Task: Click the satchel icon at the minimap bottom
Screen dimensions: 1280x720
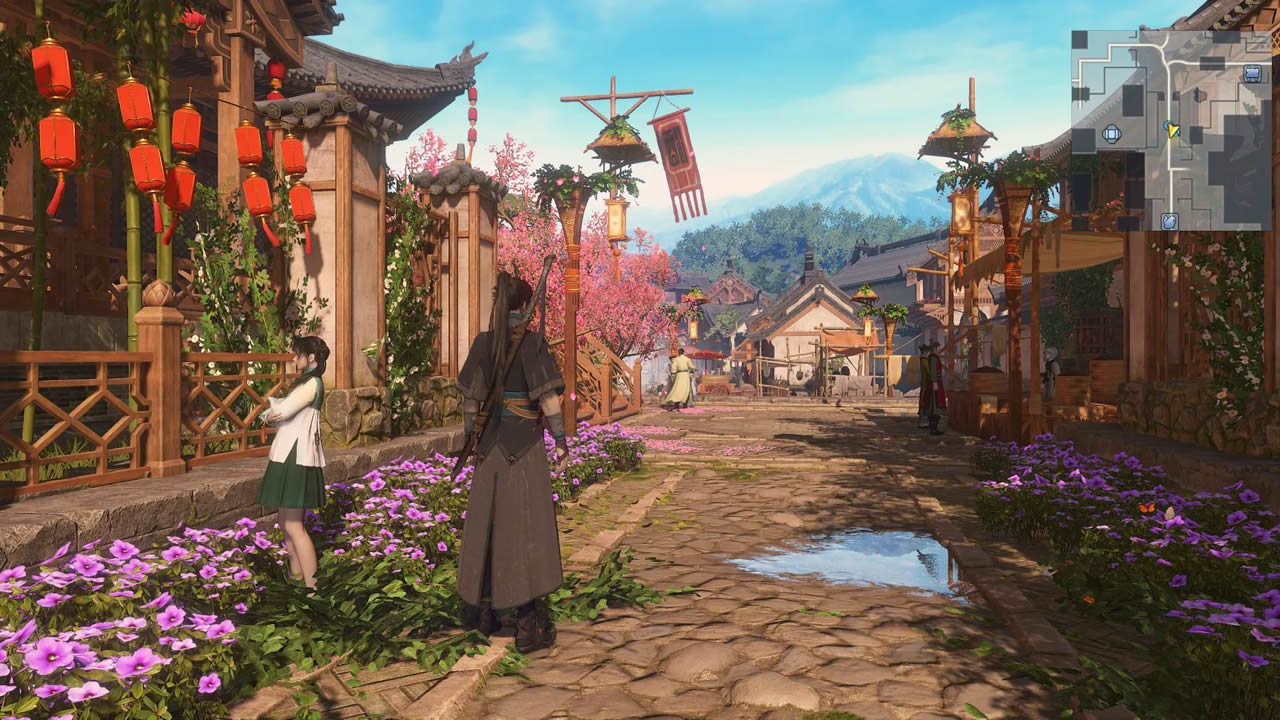Action: 1169,221
